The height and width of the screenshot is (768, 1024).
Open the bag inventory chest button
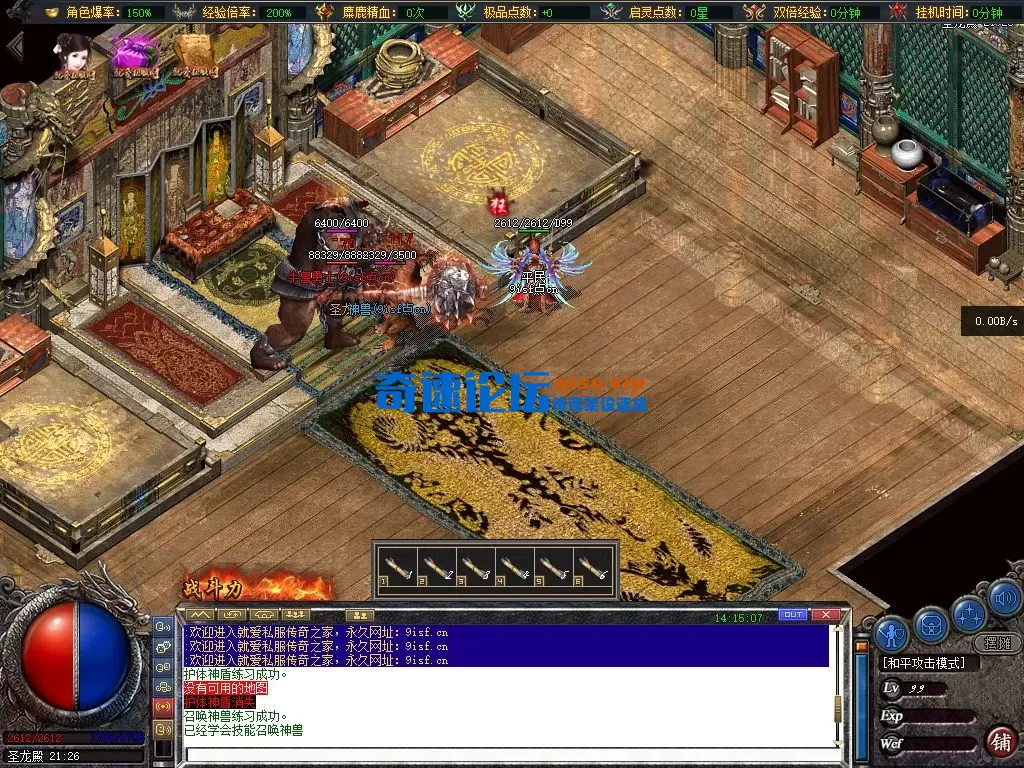[931, 624]
